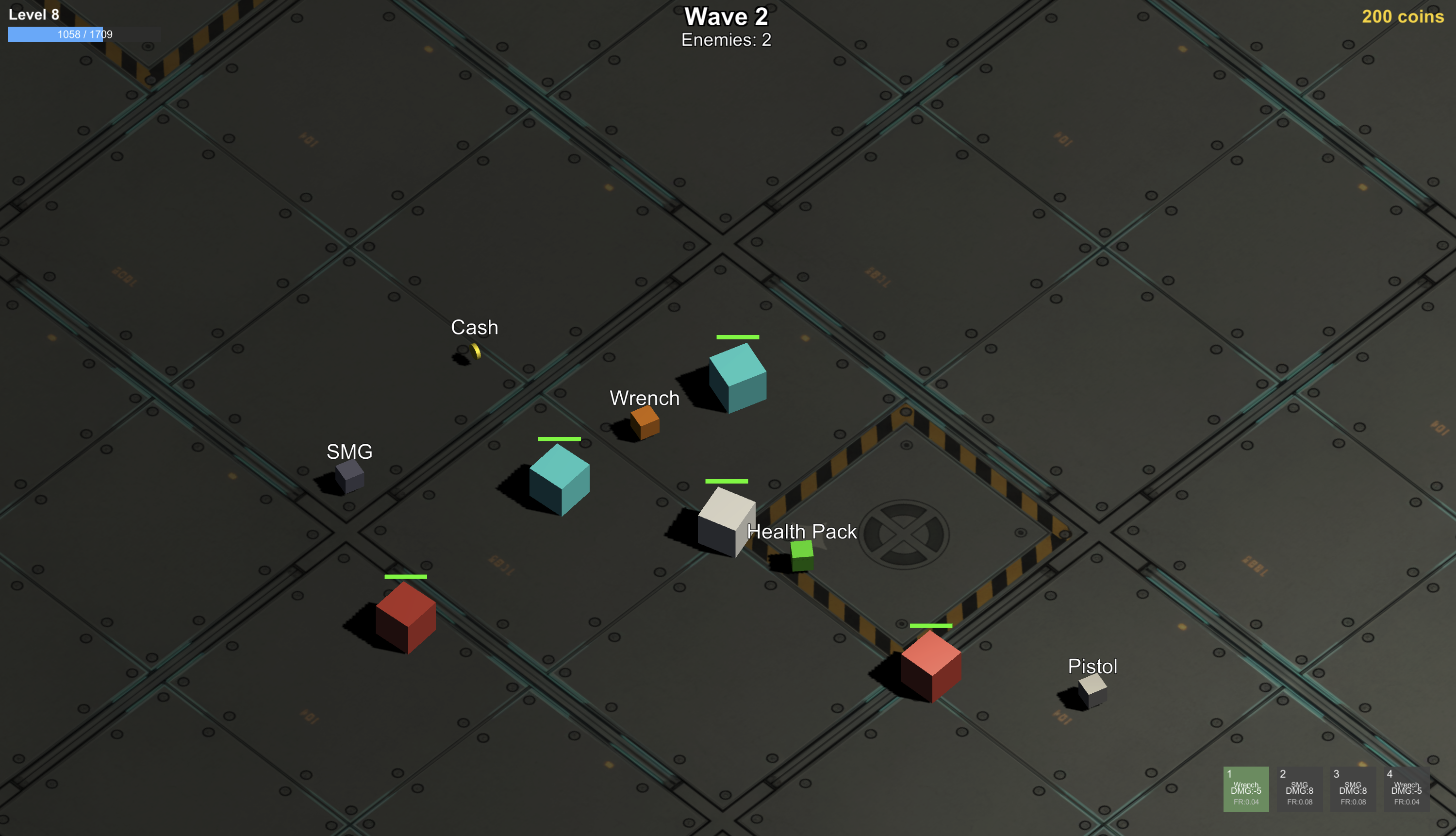
Task: Select the Wrench in hotbar slot 1
Action: [x=1245, y=789]
